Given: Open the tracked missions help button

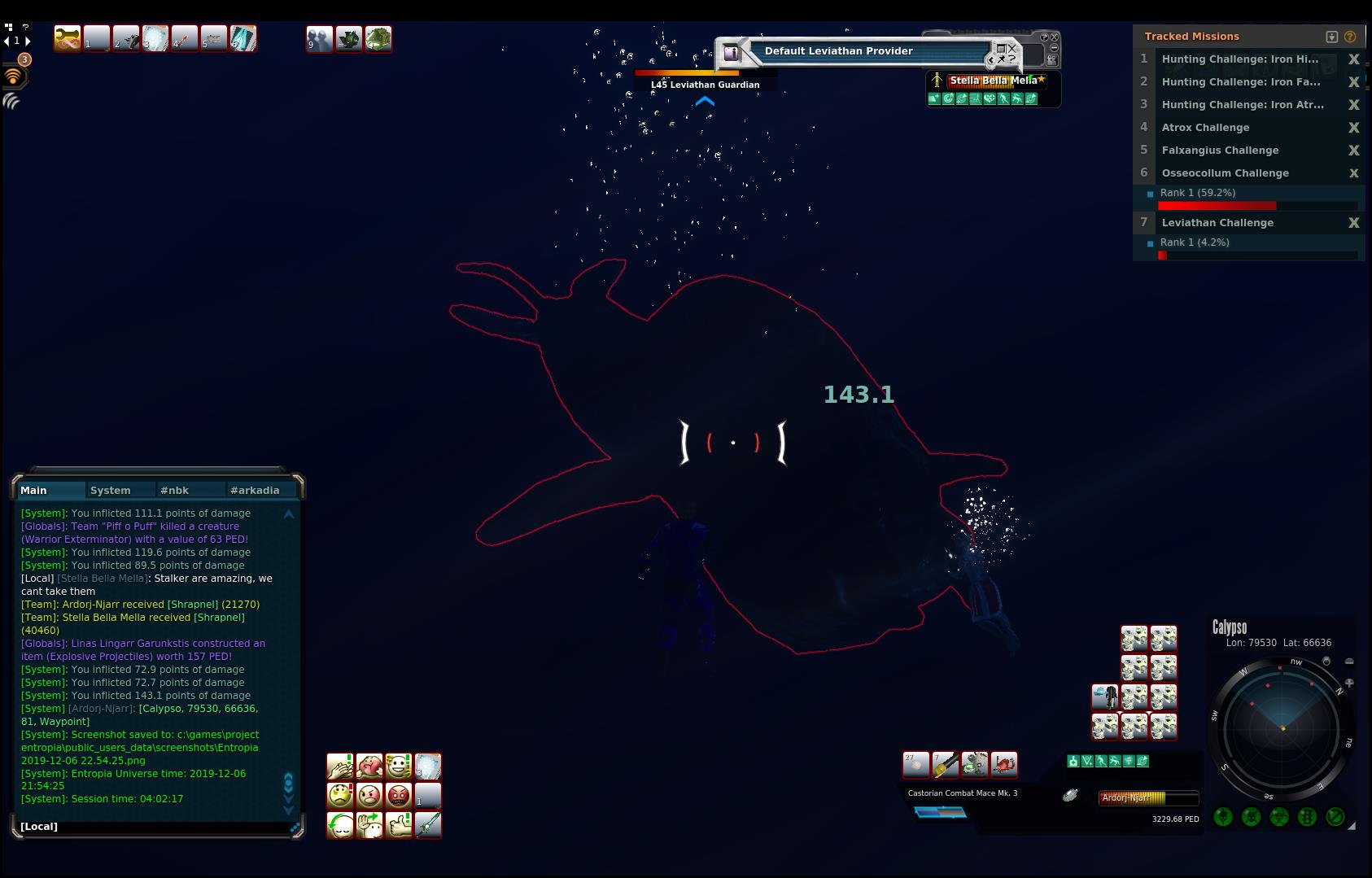Looking at the screenshot, I should coord(1350,37).
